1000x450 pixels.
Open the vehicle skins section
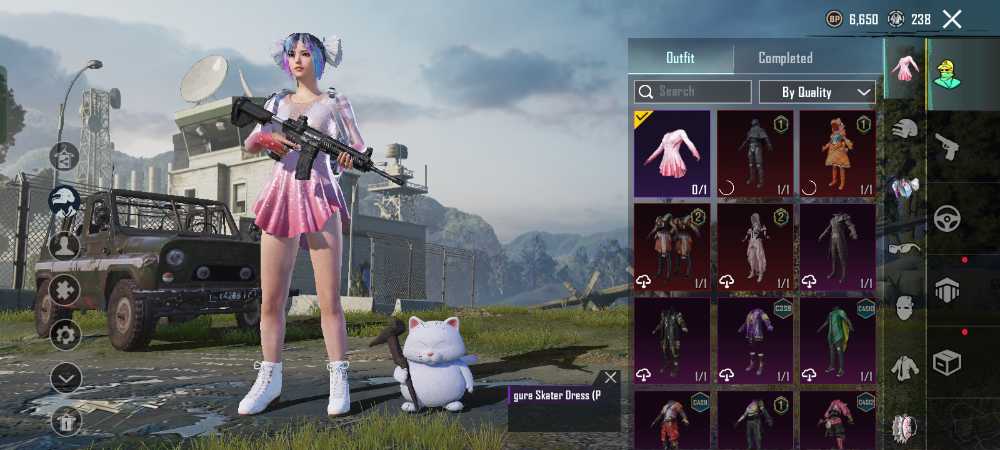pos(946,218)
